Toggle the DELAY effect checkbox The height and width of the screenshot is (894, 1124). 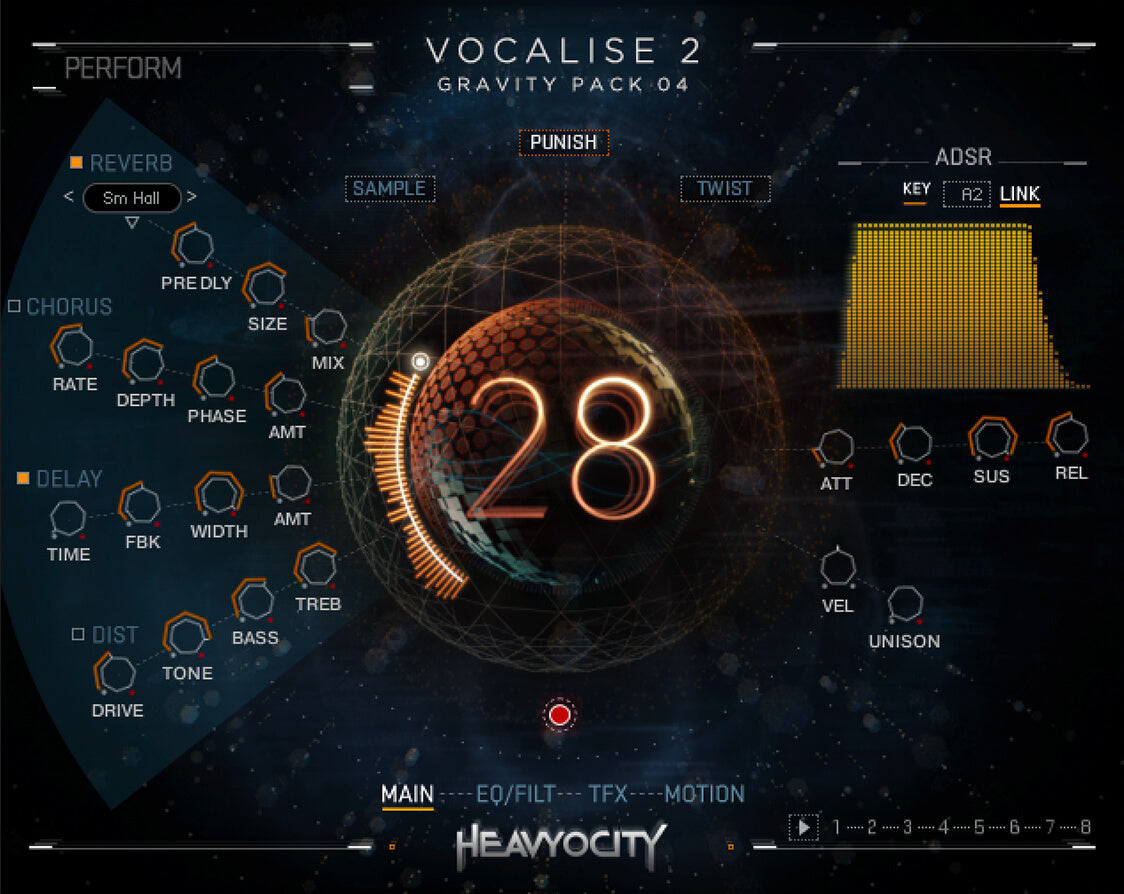click(x=23, y=479)
